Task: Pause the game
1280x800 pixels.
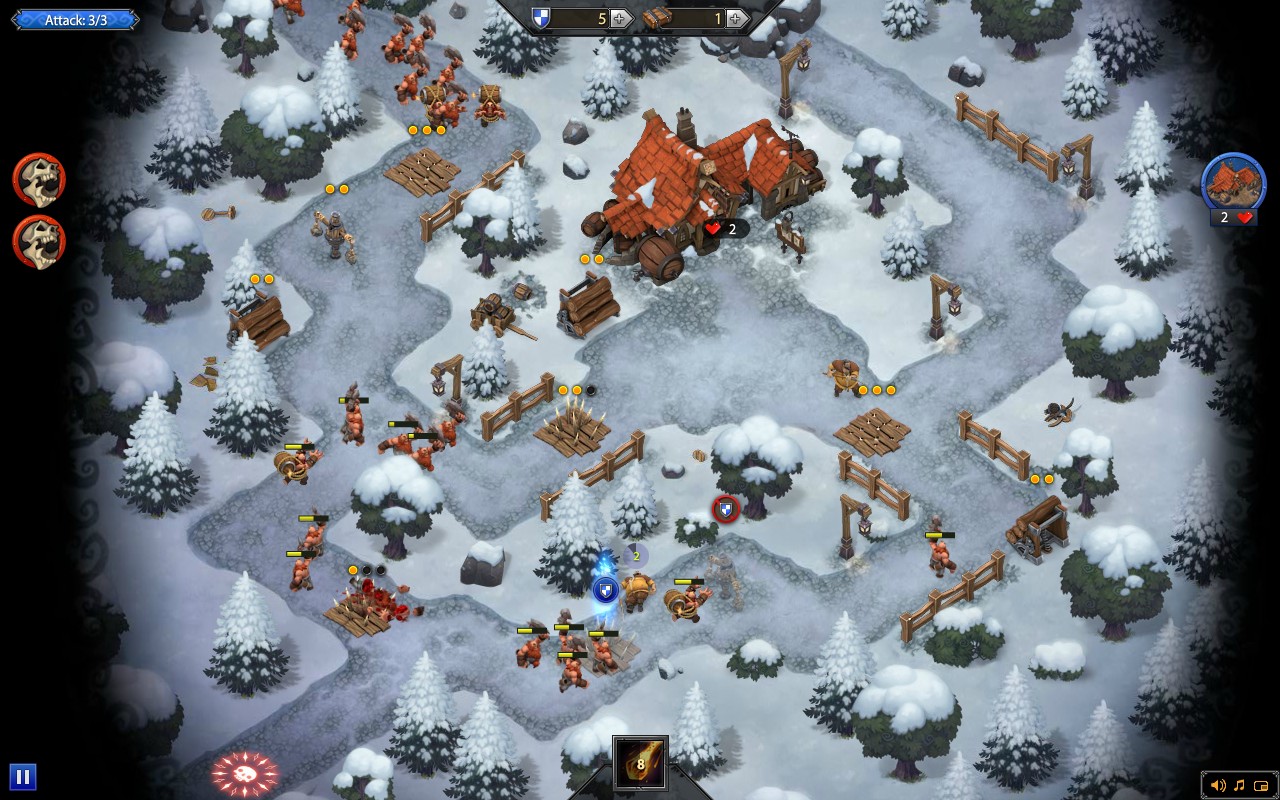Action: point(22,775)
